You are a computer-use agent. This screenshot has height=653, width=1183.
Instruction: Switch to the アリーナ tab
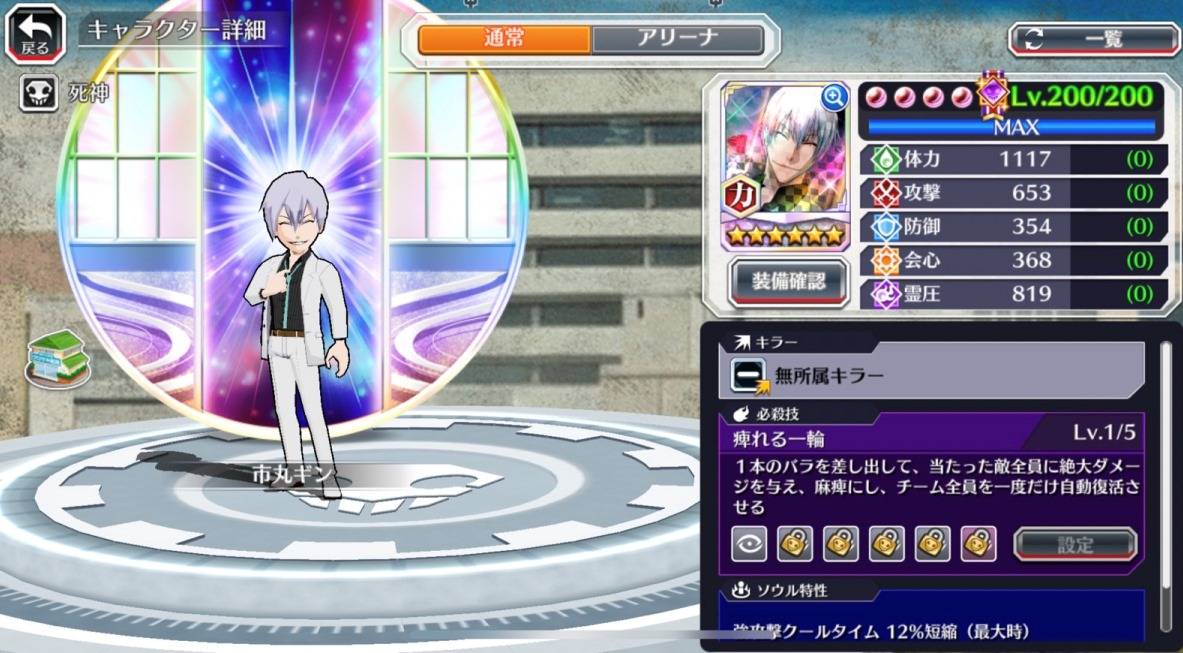click(677, 40)
